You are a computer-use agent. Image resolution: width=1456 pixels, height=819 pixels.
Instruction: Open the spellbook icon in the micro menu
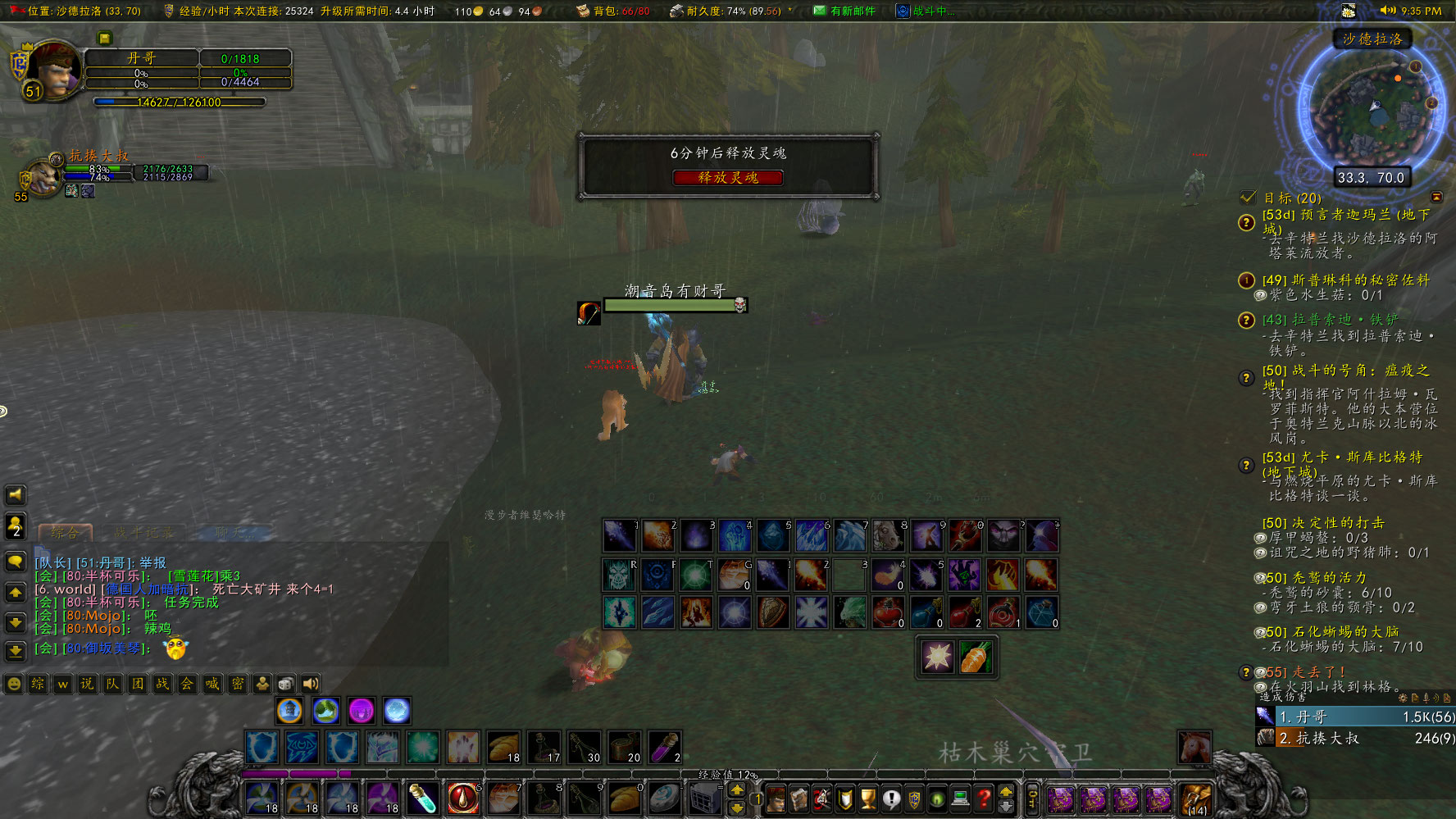(x=799, y=799)
